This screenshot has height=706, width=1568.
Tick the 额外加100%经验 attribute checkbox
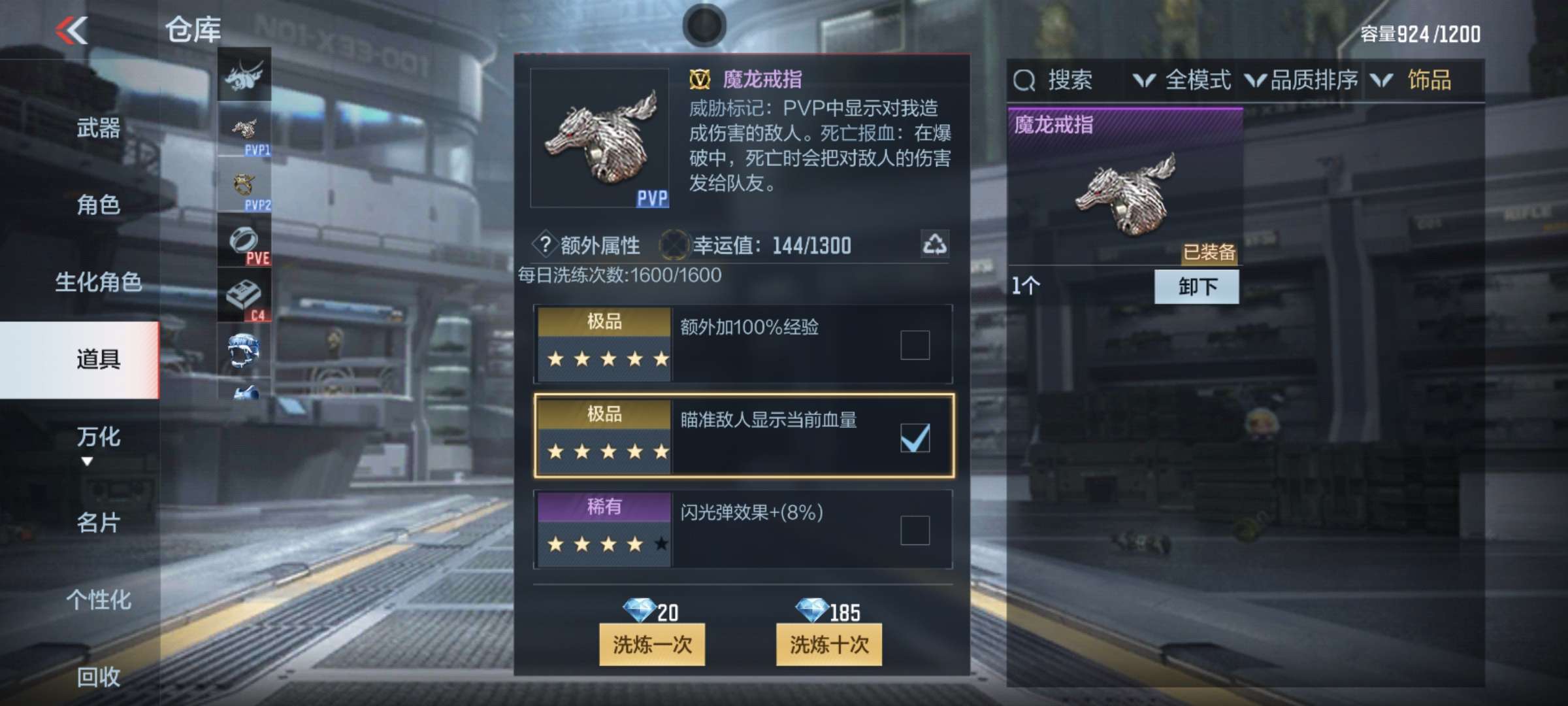coord(915,345)
